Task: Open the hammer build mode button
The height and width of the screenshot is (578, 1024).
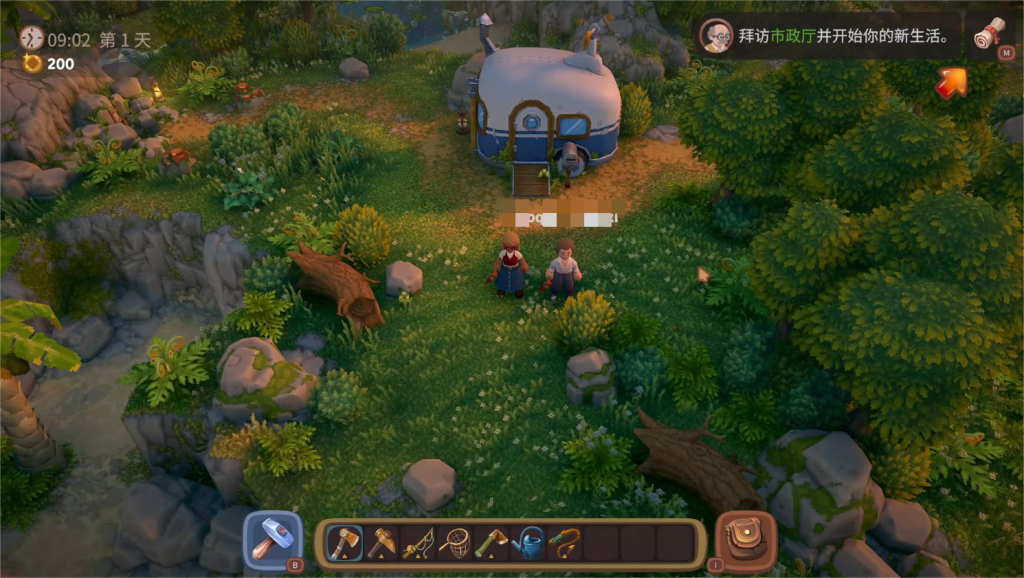Action: [272, 541]
